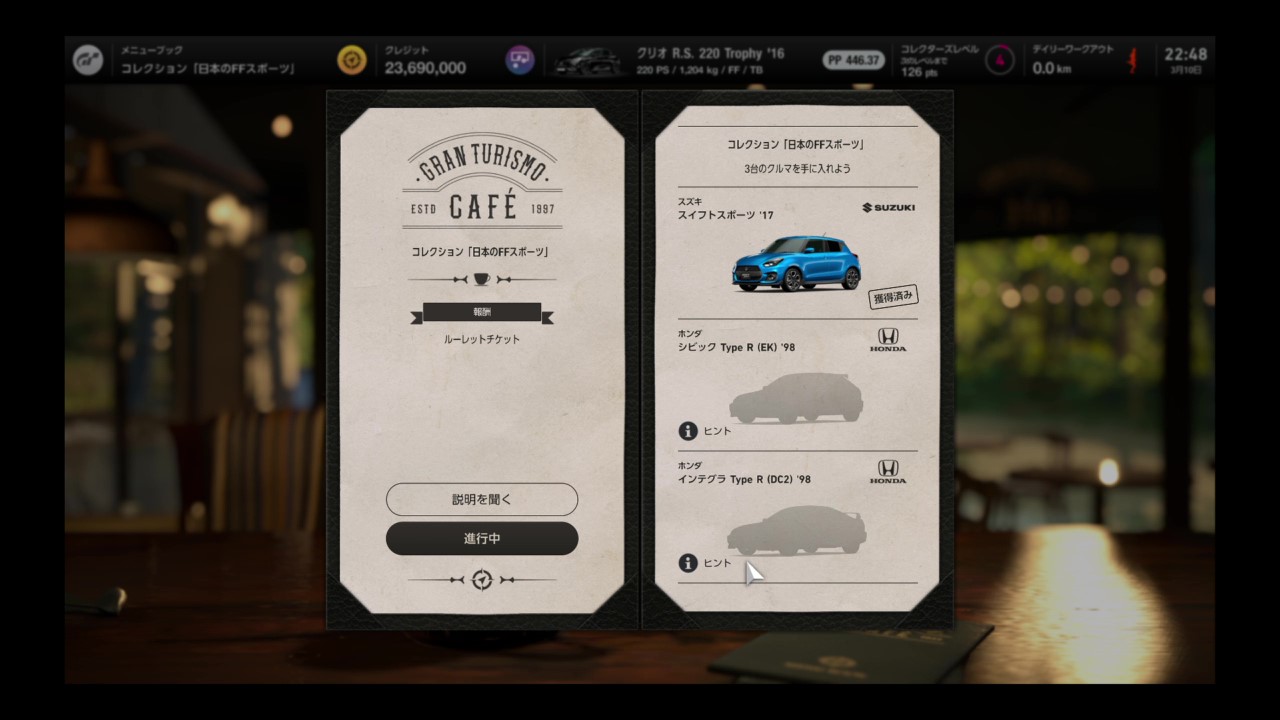Viewport: 1280px width, 720px height.
Task: Click the gold credits coin icon
Action: [352, 60]
